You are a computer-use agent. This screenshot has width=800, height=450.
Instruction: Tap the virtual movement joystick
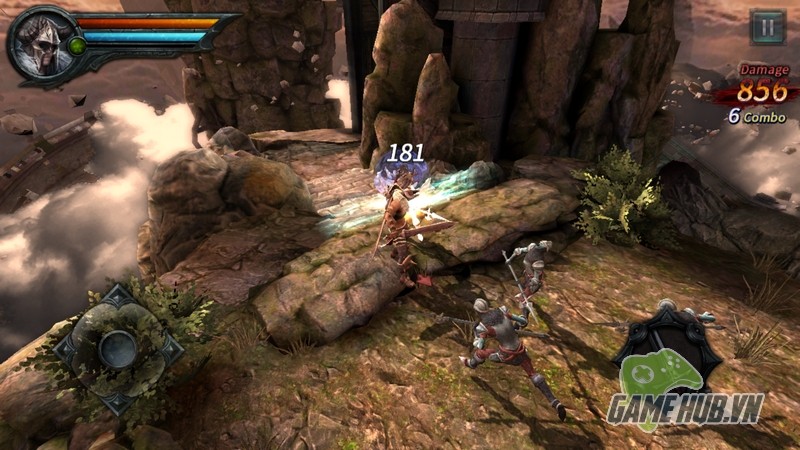(x=119, y=349)
